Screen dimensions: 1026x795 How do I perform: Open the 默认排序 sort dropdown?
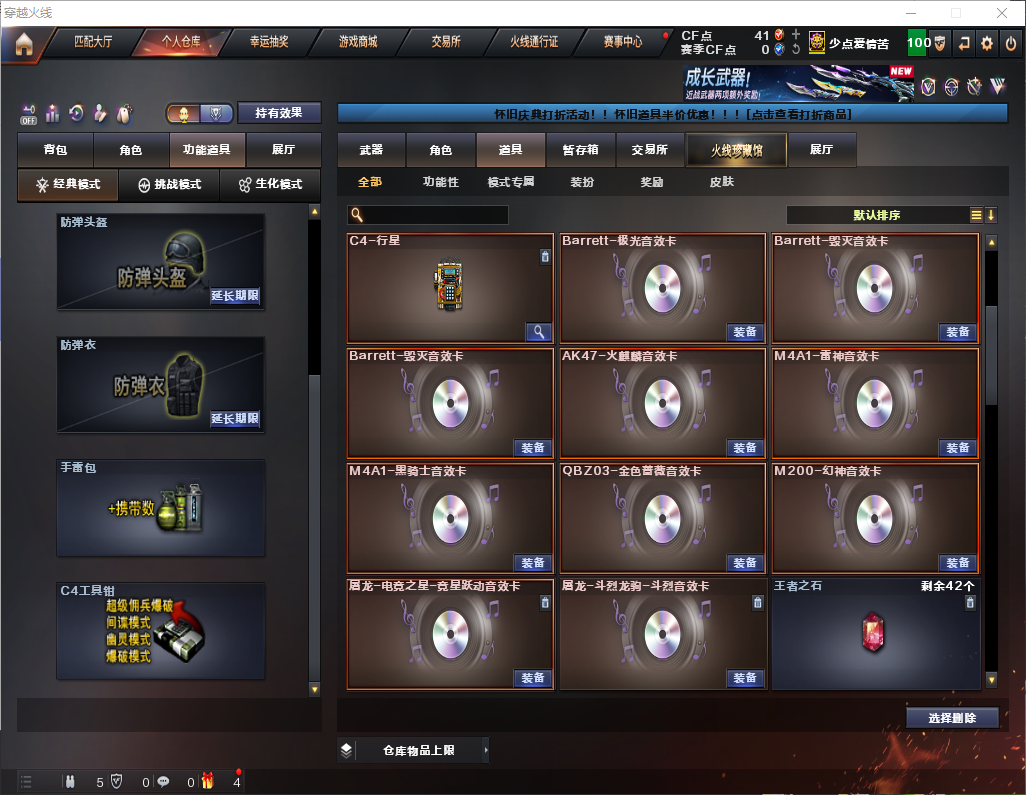[x=877, y=215]
